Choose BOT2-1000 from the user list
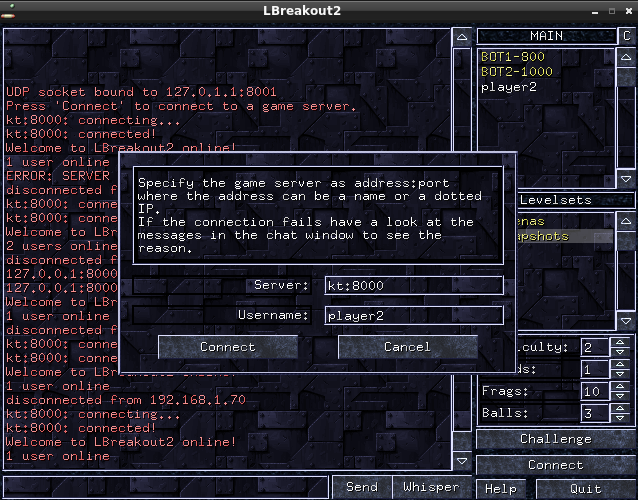This screenshot has width=638, height=500. [516, 72]
